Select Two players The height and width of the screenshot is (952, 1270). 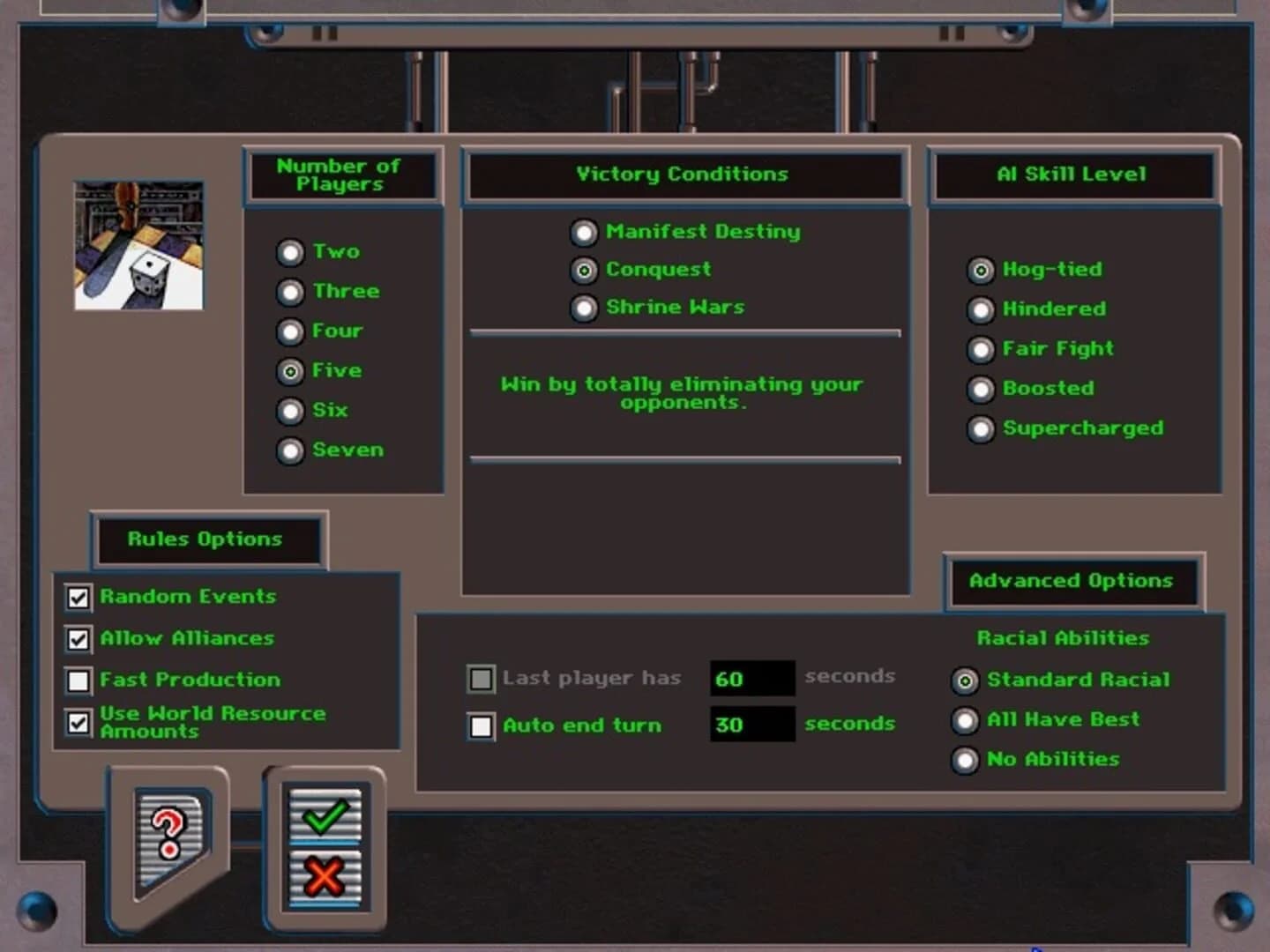(x=291, y=252)
